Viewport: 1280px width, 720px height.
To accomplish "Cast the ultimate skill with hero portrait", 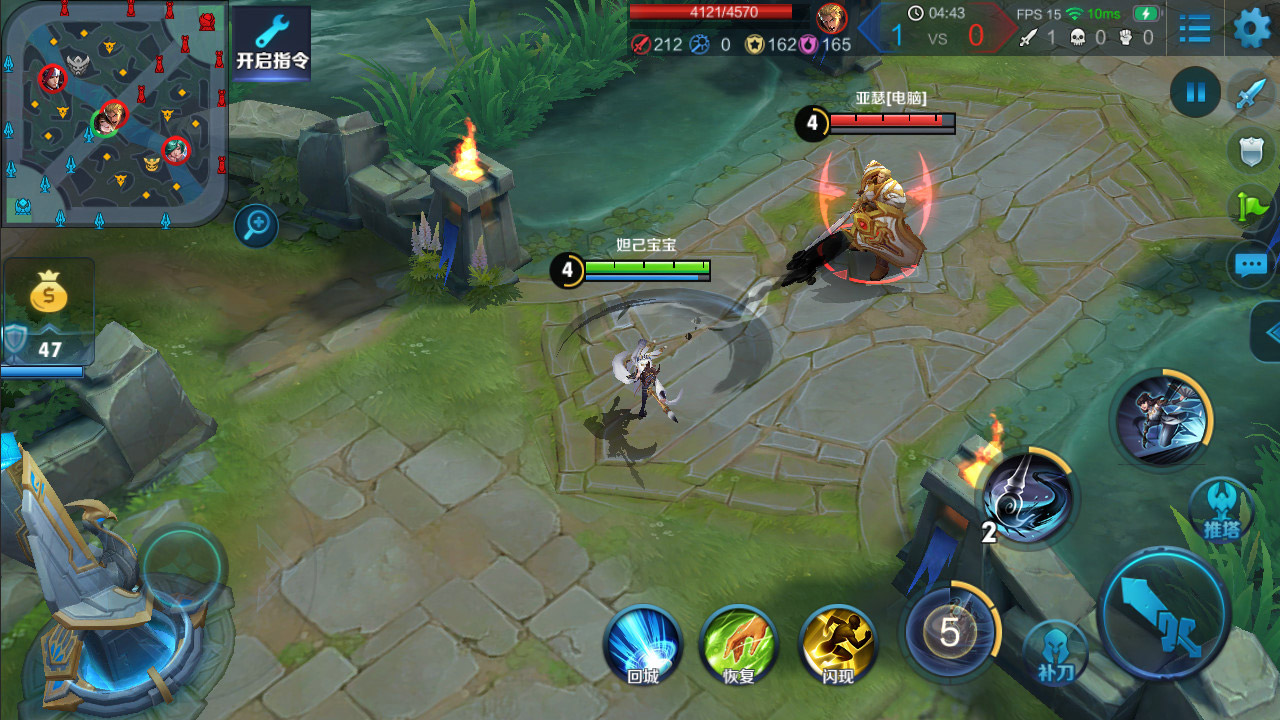I will point(1161,416).
